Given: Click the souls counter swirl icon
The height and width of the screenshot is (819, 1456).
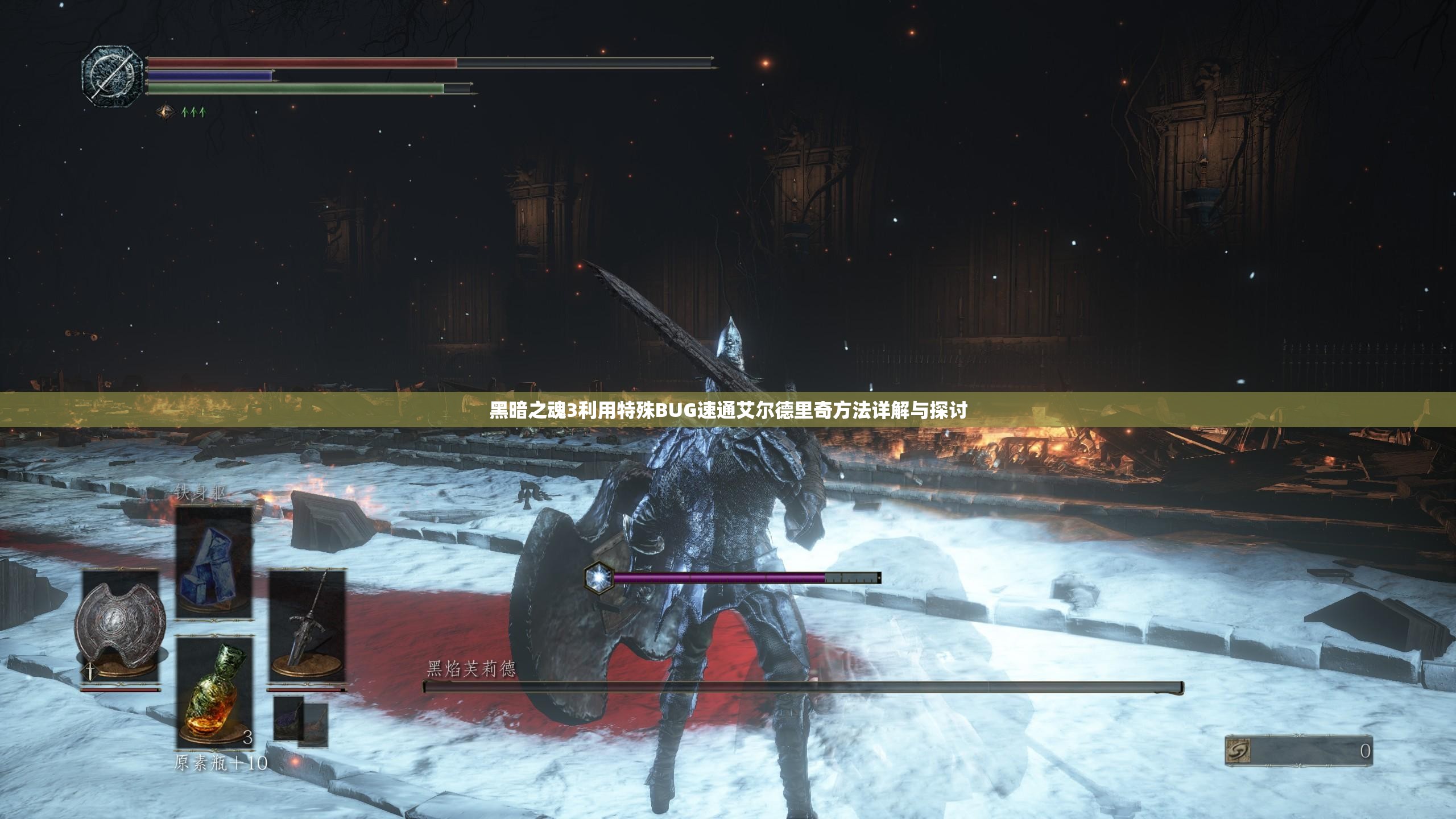Looking at the screenshot, I should [x=1238, y=751].
